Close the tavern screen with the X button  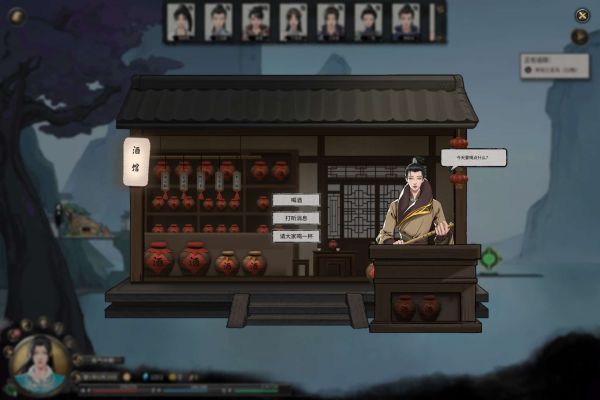[582, 15]
